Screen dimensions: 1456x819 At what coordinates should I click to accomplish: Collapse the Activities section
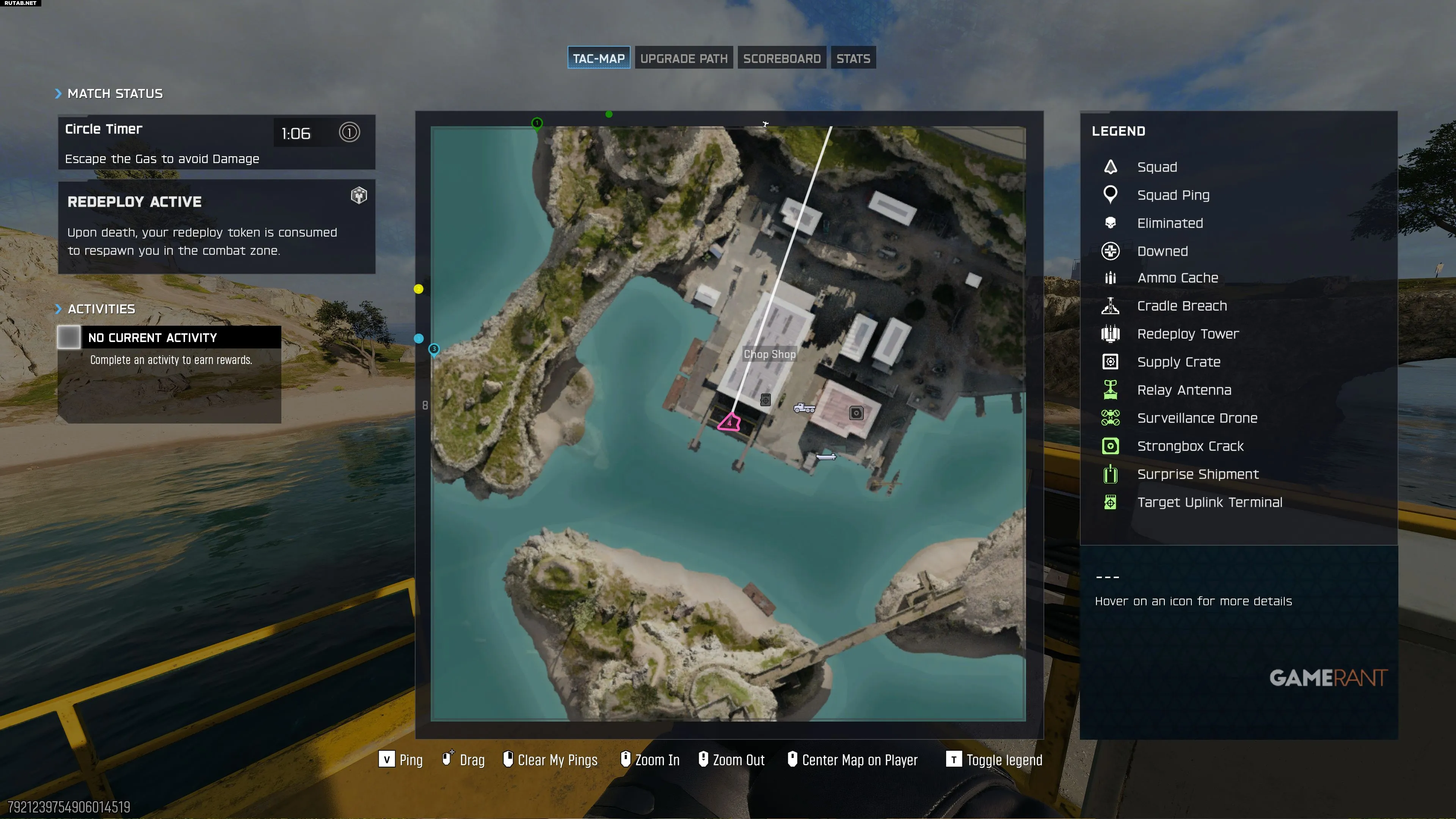point(58,309)
